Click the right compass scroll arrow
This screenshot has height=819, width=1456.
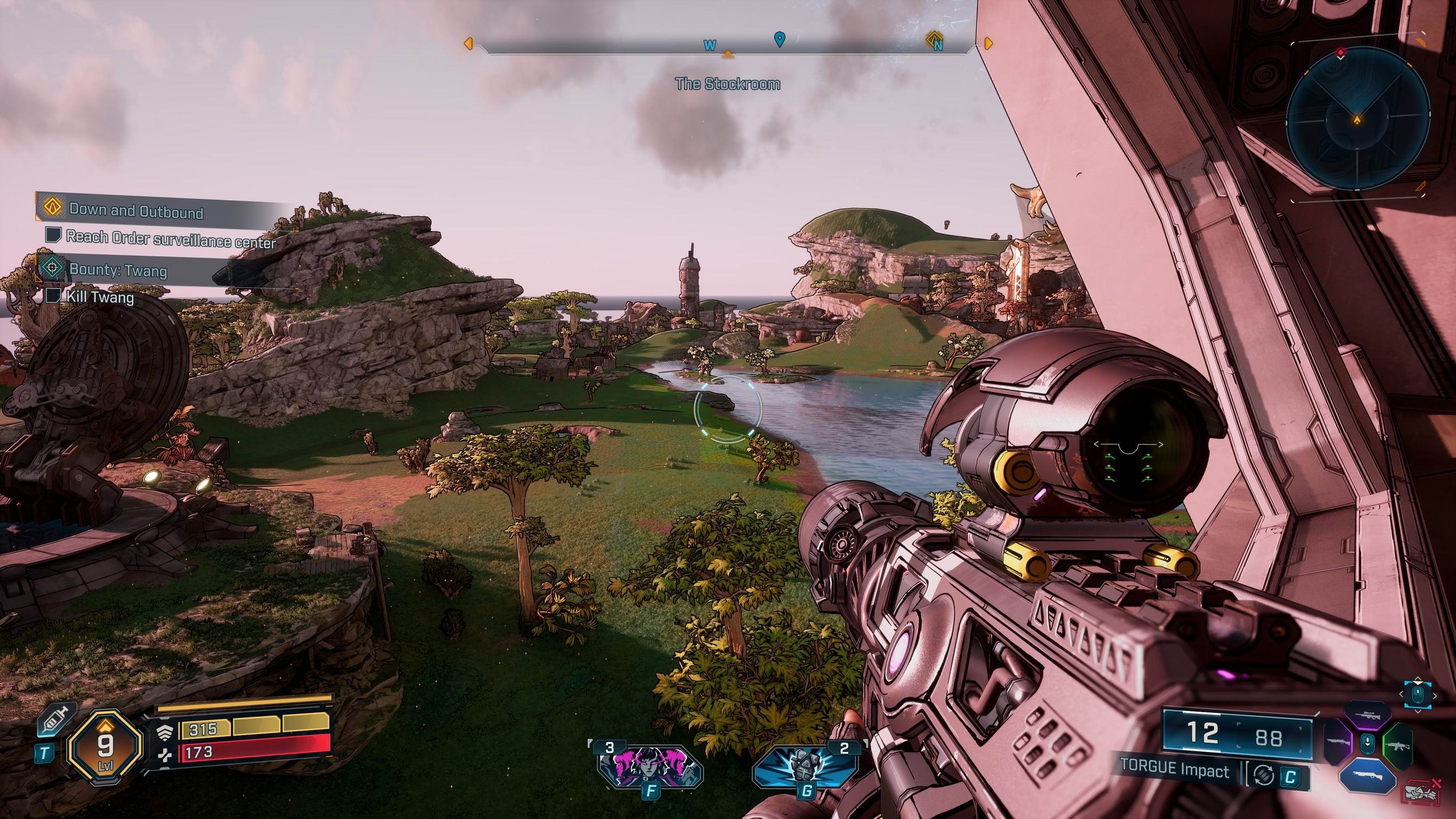[x=989, y=43]
